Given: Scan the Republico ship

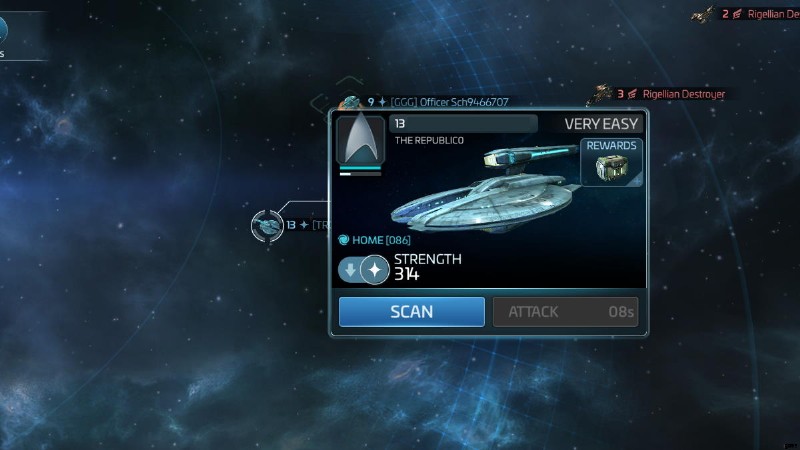Looking at the screenshot, I should point(411,312).
